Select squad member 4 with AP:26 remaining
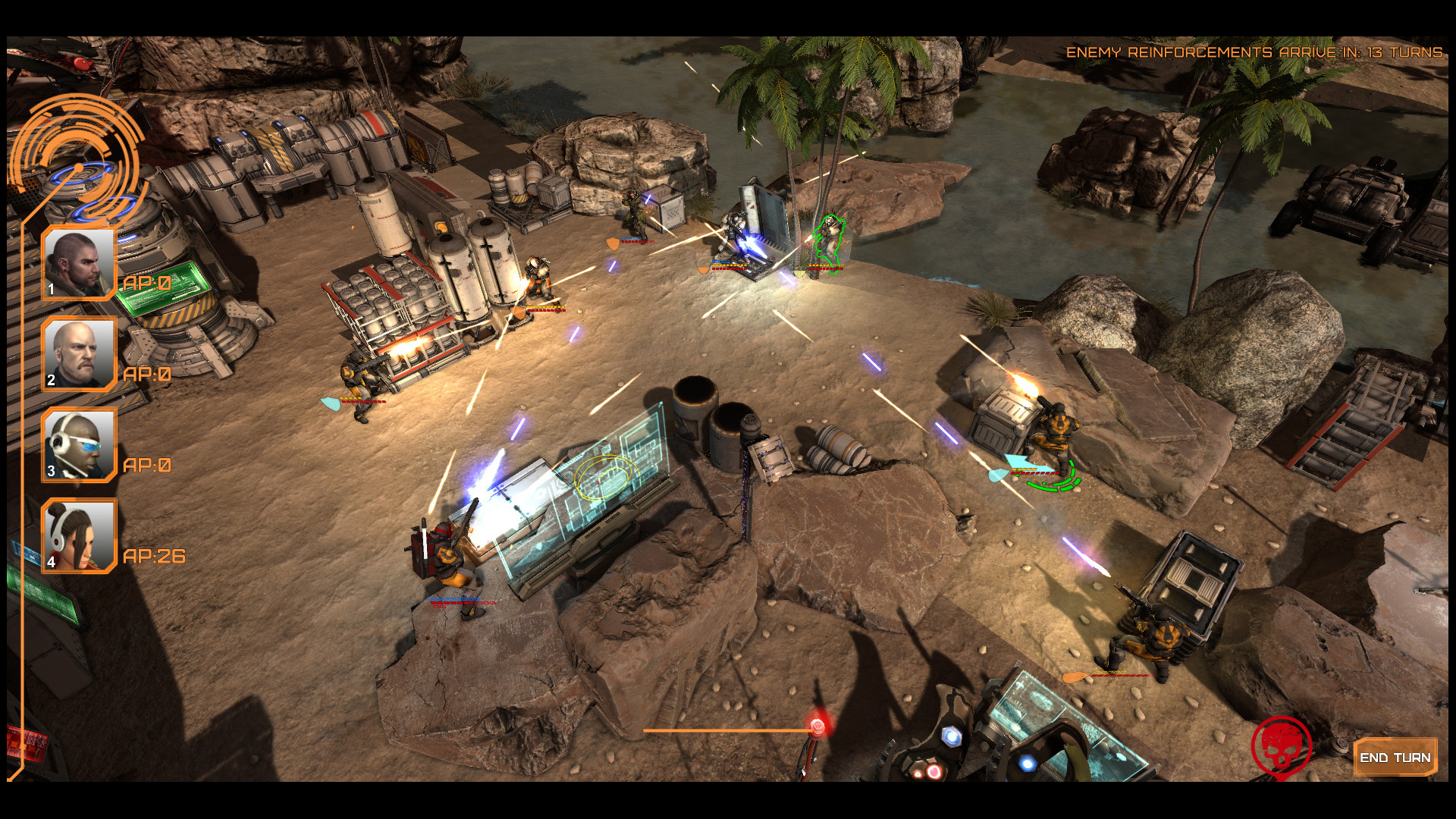The width and height of the screenshot is (1456, 819). [x=78, y=536]
